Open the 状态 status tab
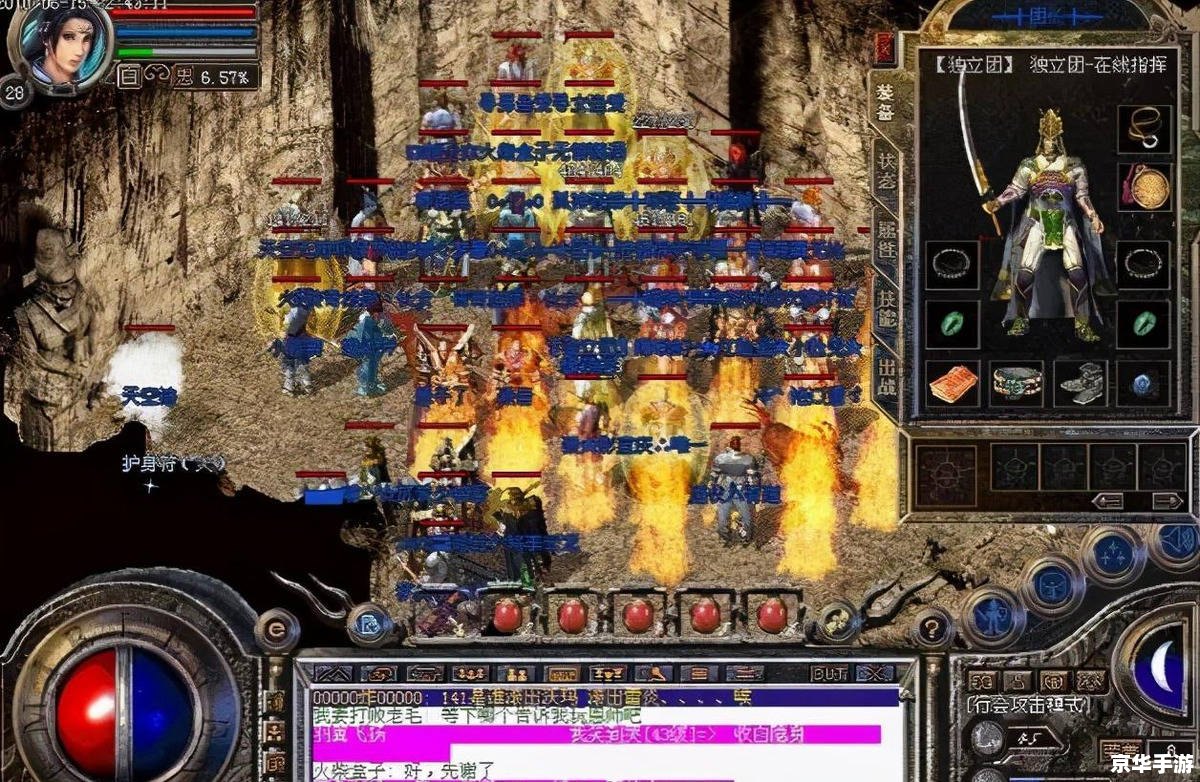This screenshot has height=782, width=1200. point(886,173)
